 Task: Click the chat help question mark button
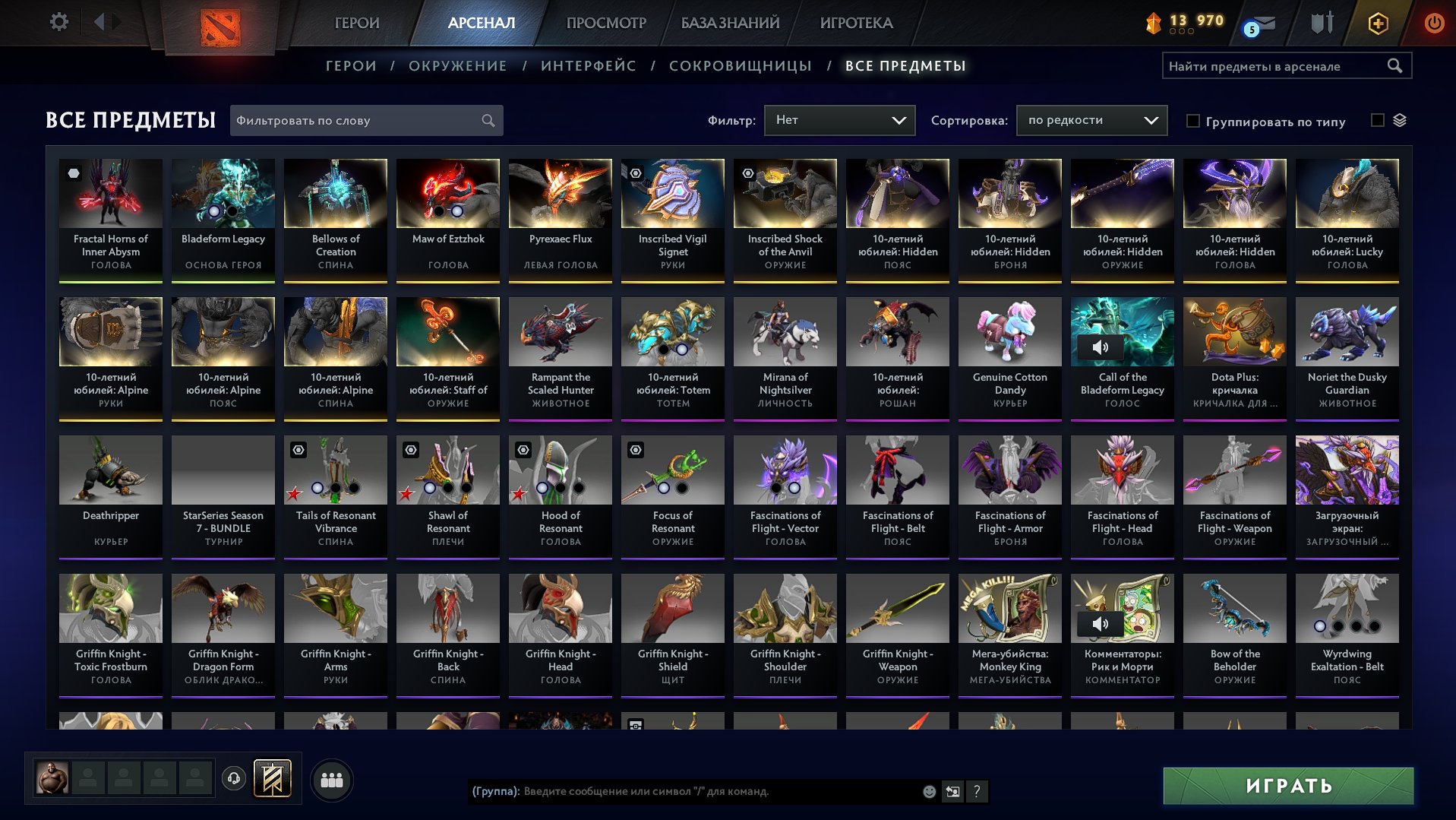pos(977,792)
